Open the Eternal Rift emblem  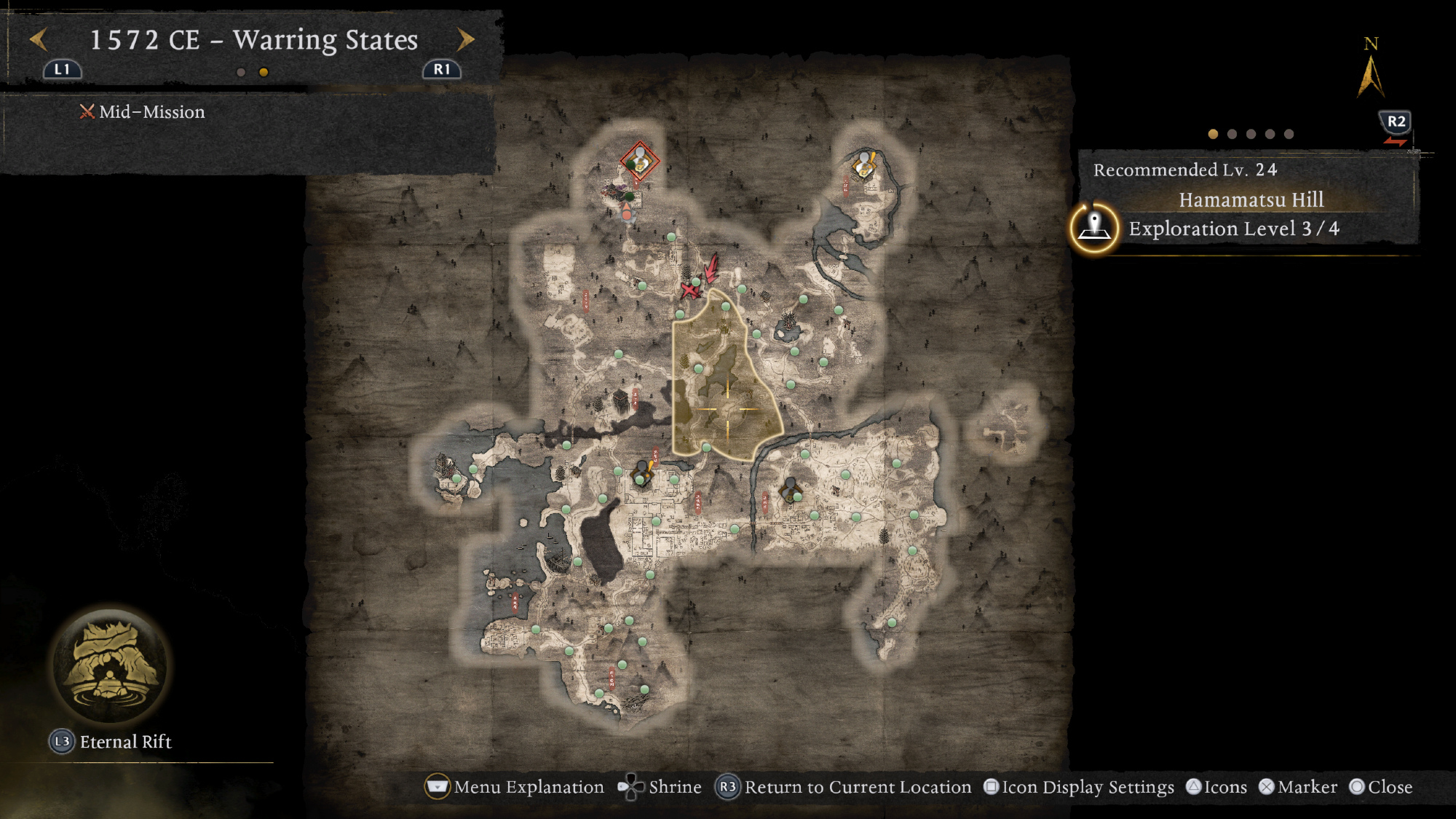(x=111, y=665)
